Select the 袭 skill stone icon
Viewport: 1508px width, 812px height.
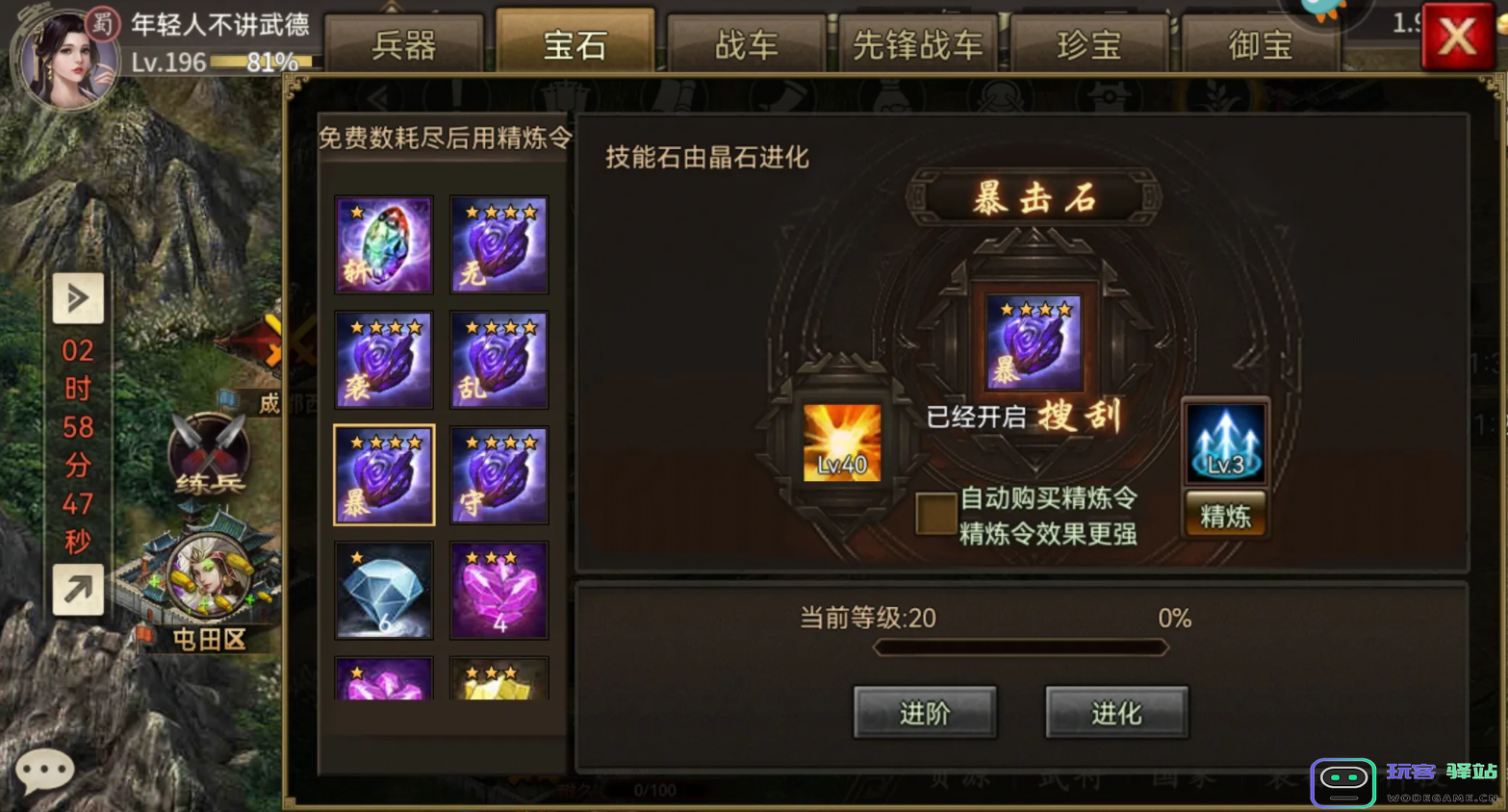383,359
